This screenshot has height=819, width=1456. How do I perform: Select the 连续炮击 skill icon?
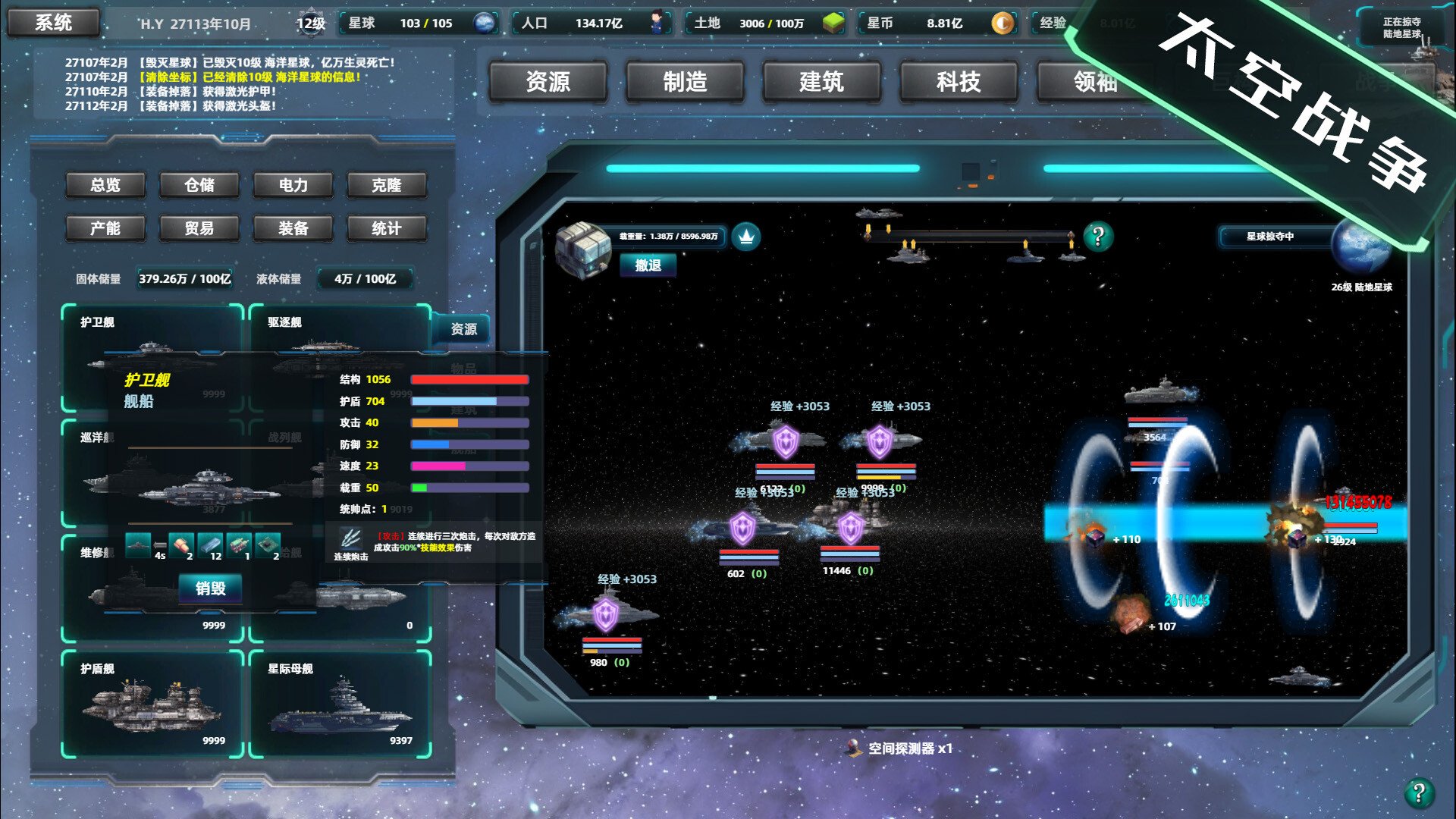coord(351,539)
